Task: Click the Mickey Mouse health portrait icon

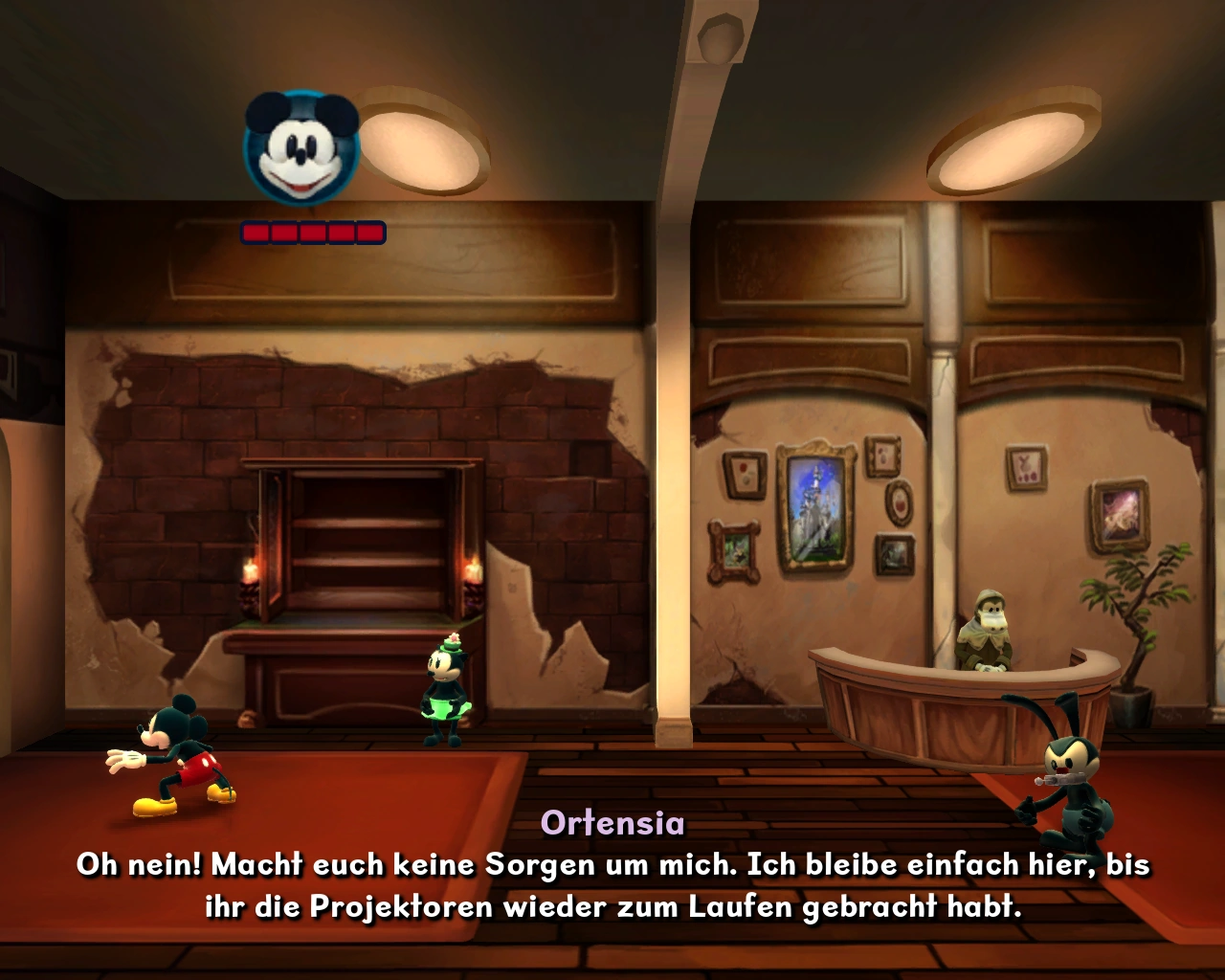Action: coord(301,144)
